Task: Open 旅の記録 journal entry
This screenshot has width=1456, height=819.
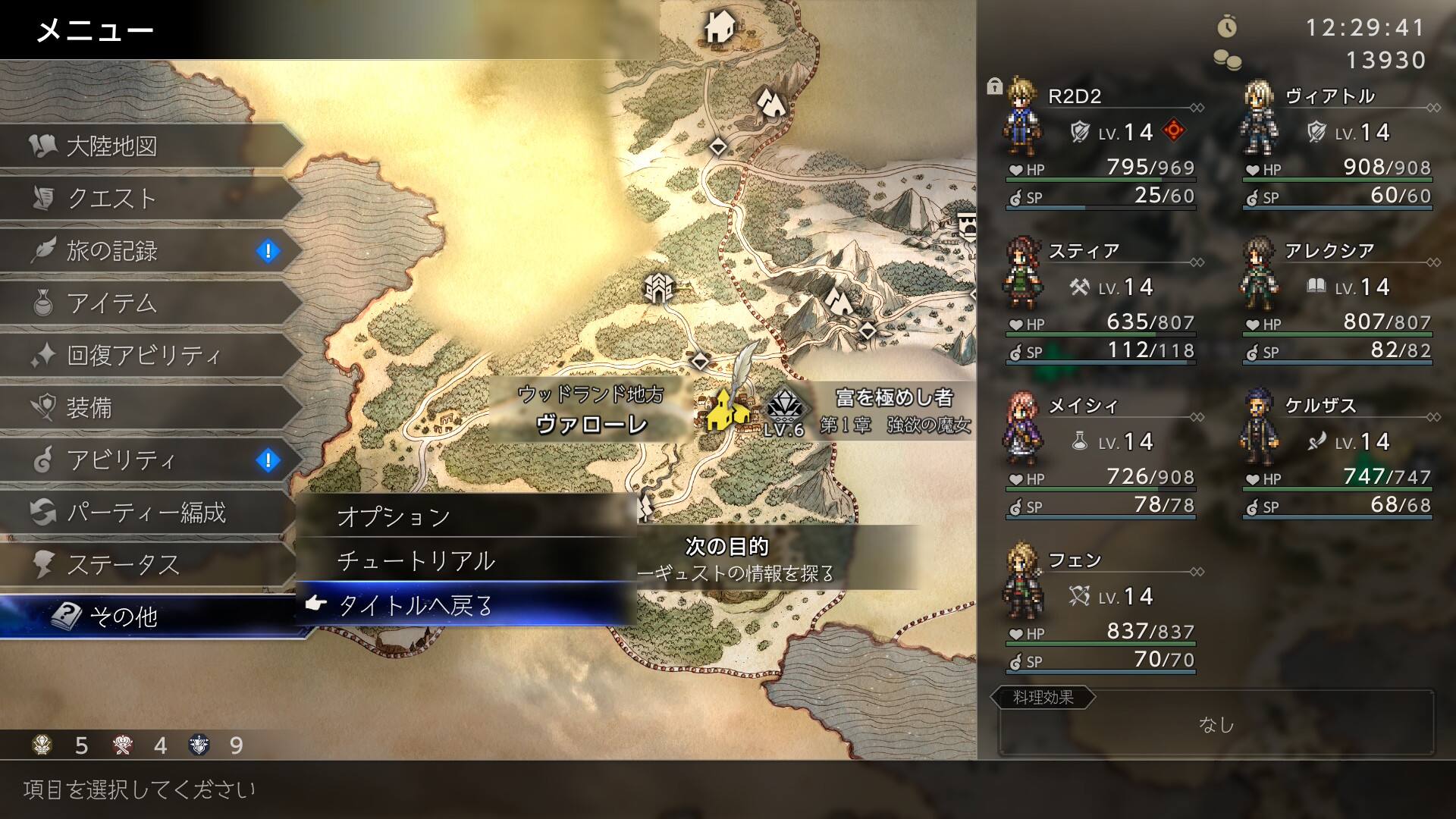Action: click(x=144, y=250)
